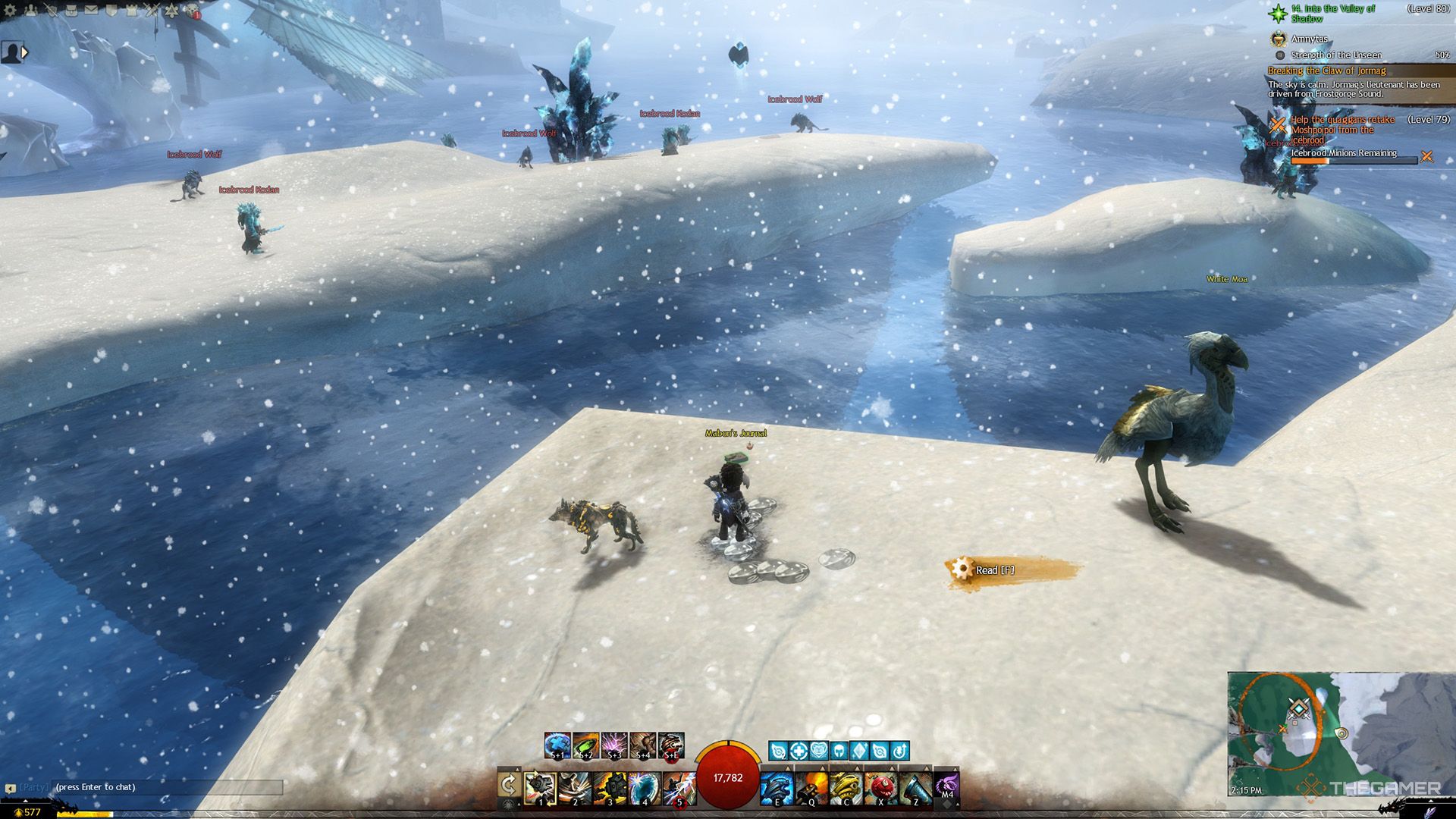Image resolution: width=1456 pixels, height=819 pixels.
Task: Use the flamethrower utility skill on Q
Action: (811, 788)
